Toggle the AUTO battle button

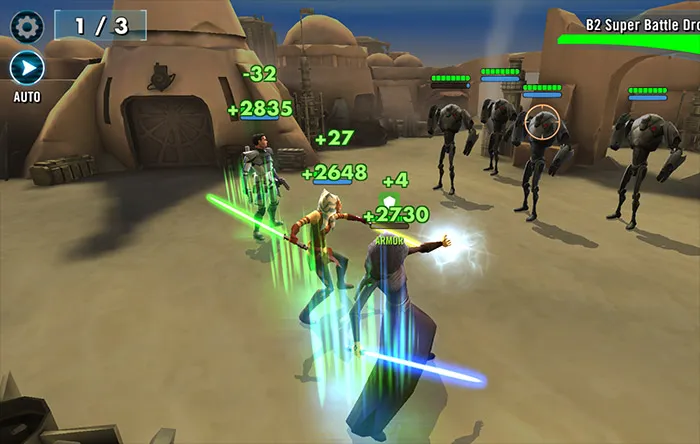coord(26,68)
